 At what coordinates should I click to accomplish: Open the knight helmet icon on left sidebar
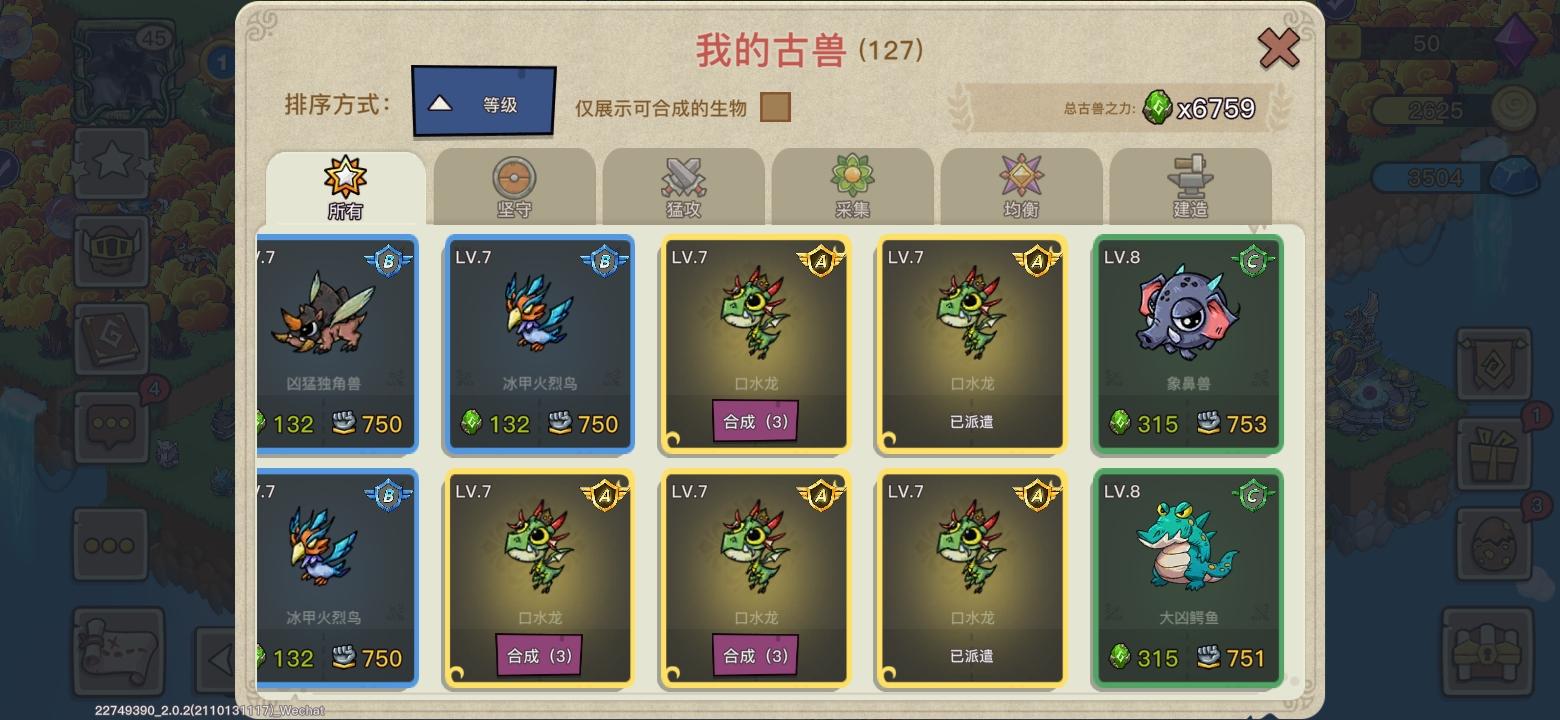[110, 250]
